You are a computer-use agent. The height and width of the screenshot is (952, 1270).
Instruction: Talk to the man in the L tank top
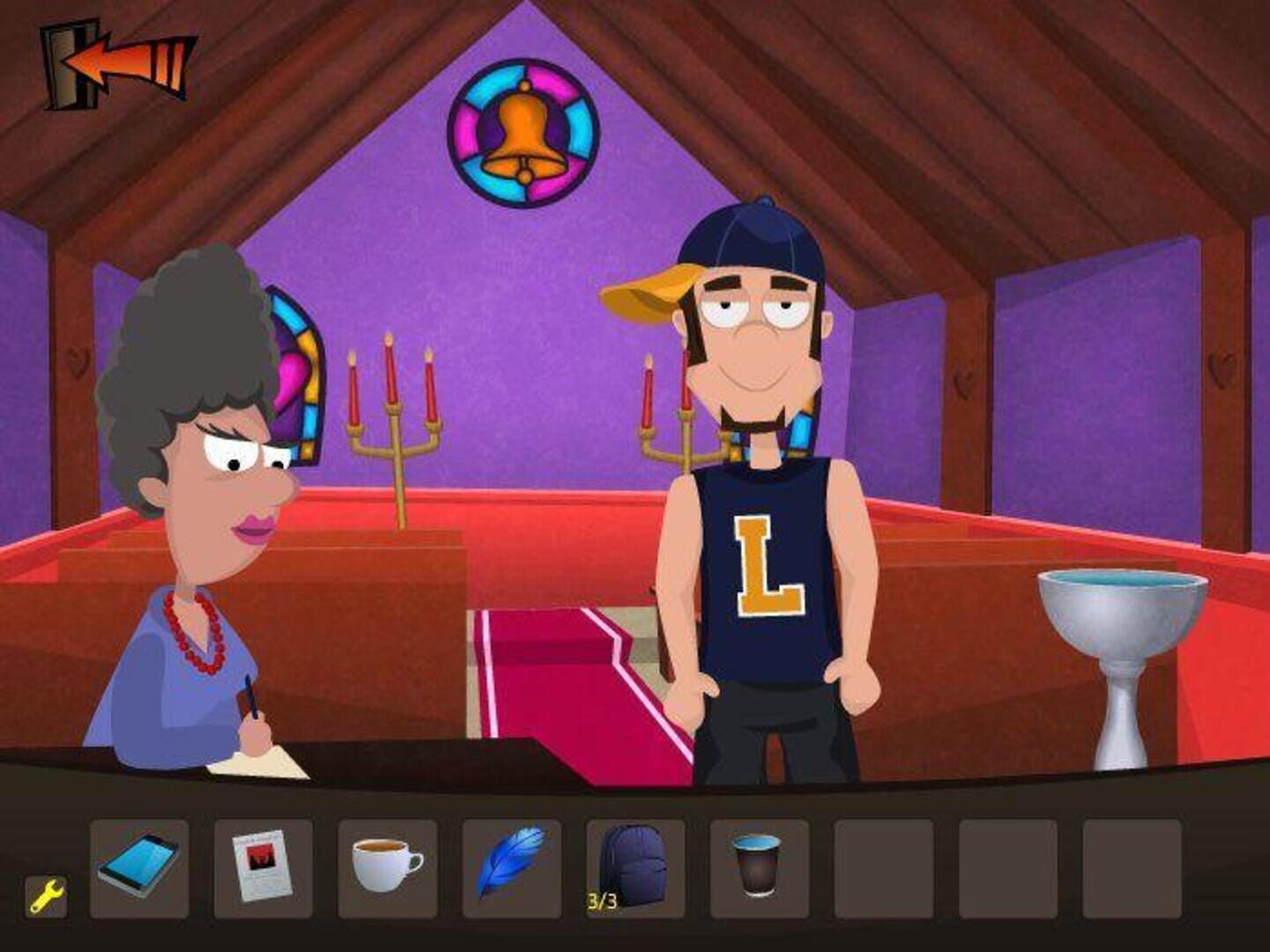click(x=761, y=547)
